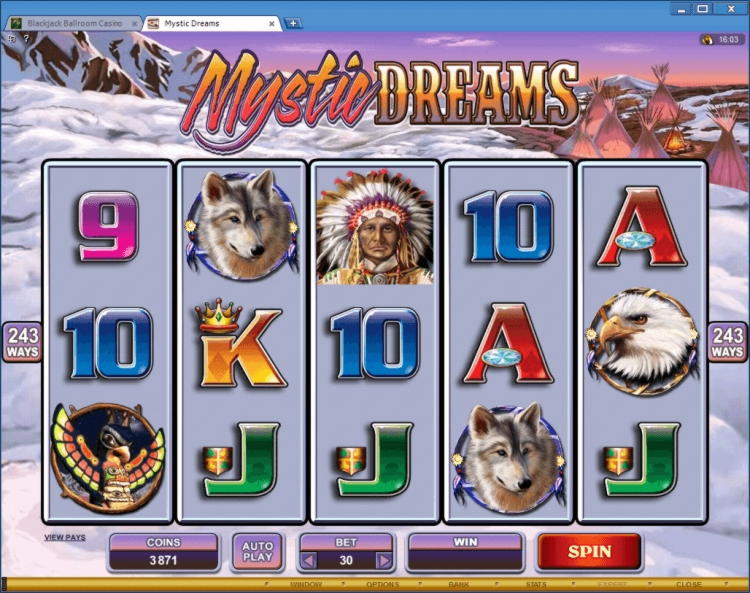Open the View Pays paytable
The height and width of the screenshot is (593, 750).
[x=65, y=537]
